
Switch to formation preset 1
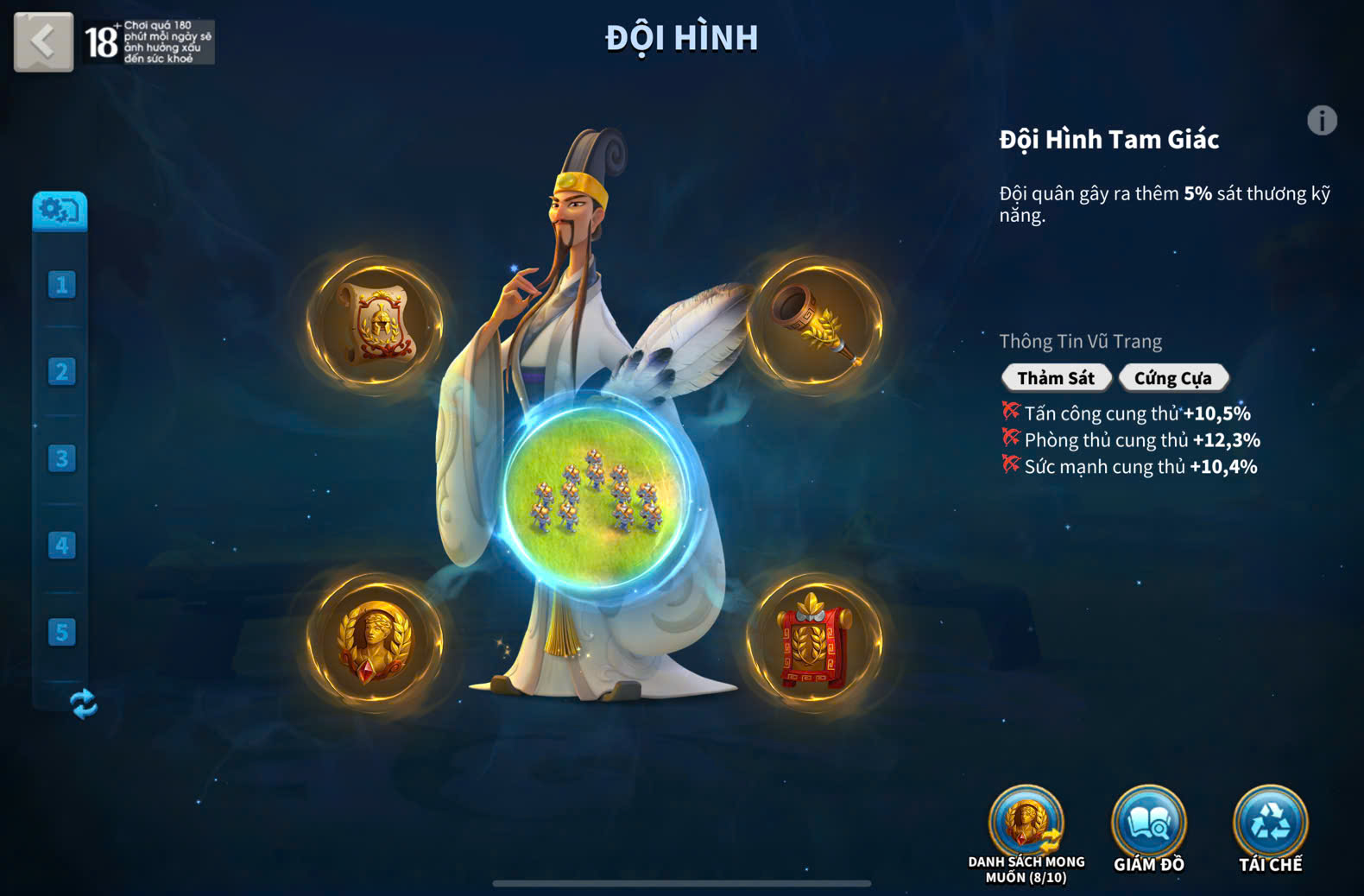click(61, 285)
